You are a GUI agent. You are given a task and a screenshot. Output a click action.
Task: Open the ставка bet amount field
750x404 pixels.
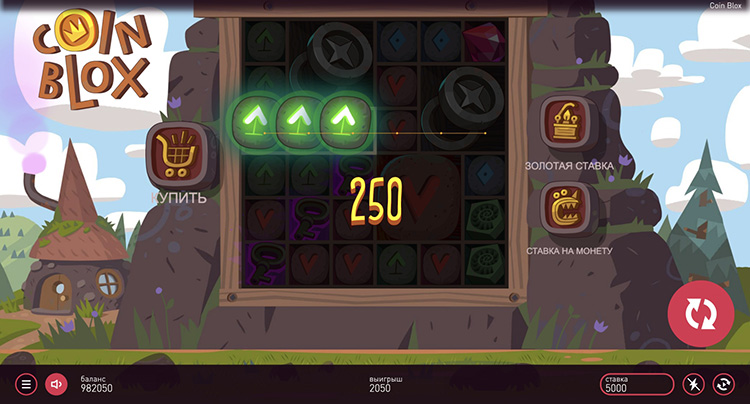pos(637,384)
